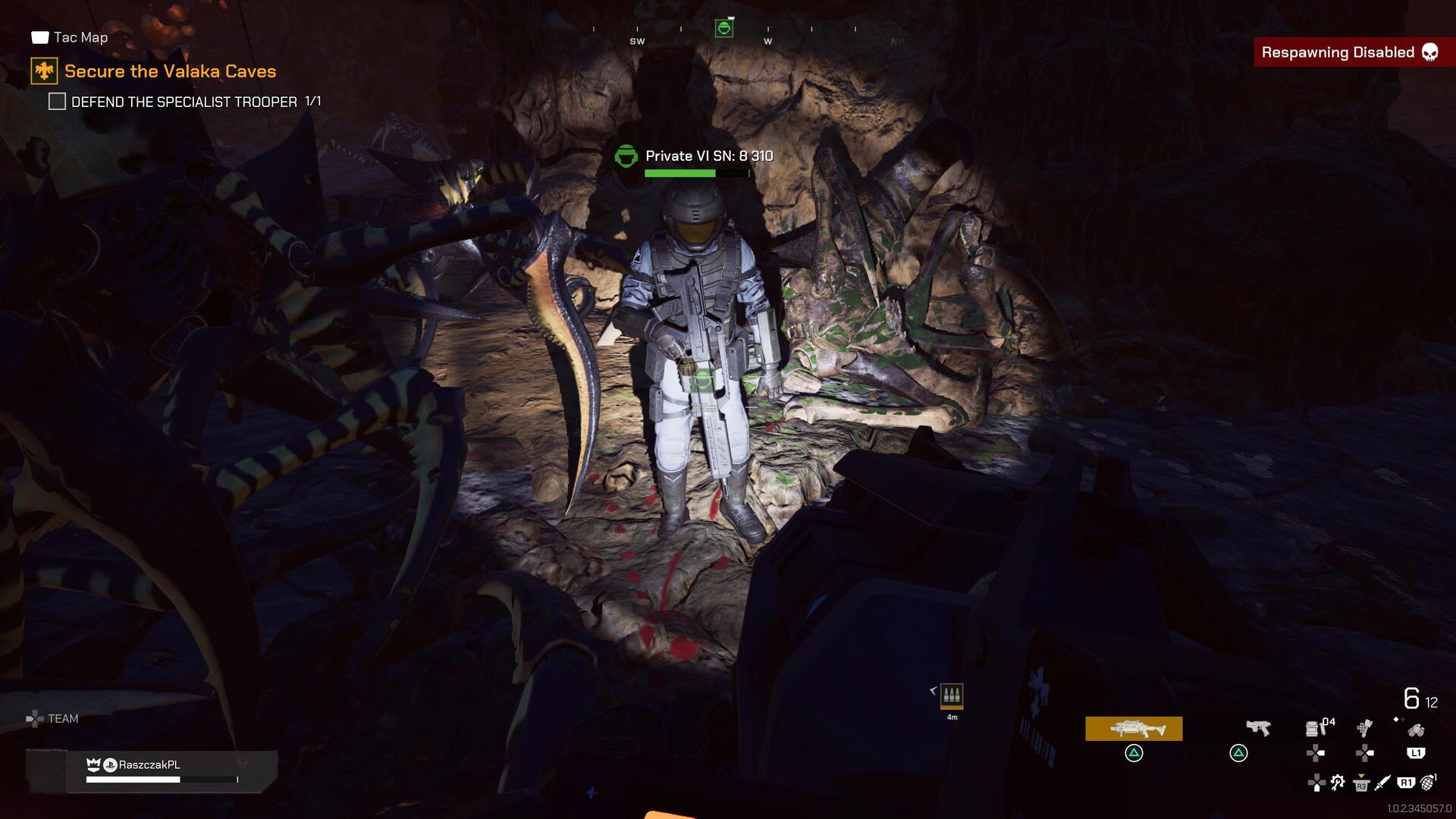Click the trooper marker on the compass
The image size is (1456, 819).
pos(724,29)
